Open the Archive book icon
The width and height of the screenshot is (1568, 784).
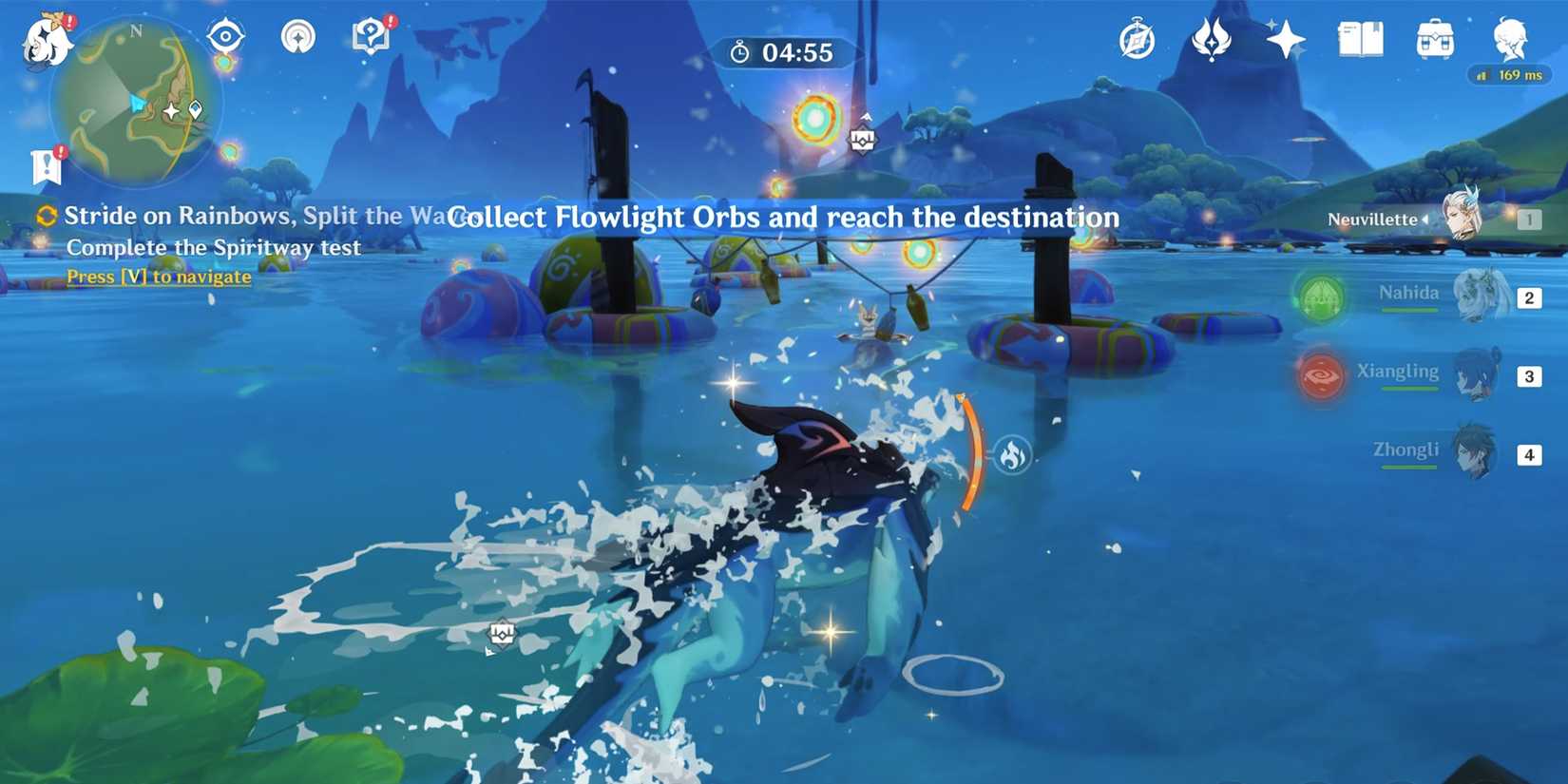pos(1360,38)
